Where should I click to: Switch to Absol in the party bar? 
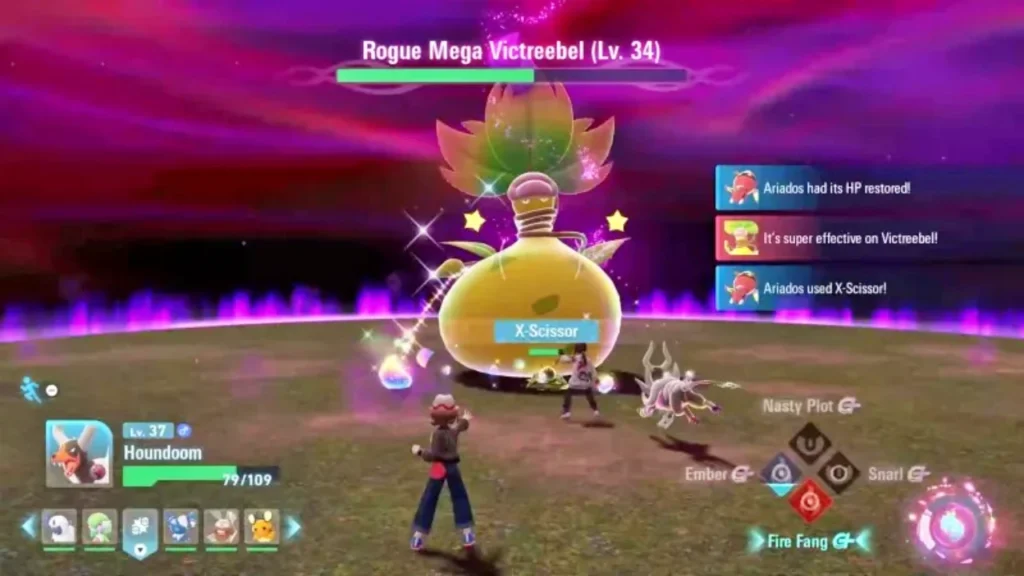coord(59,527)
